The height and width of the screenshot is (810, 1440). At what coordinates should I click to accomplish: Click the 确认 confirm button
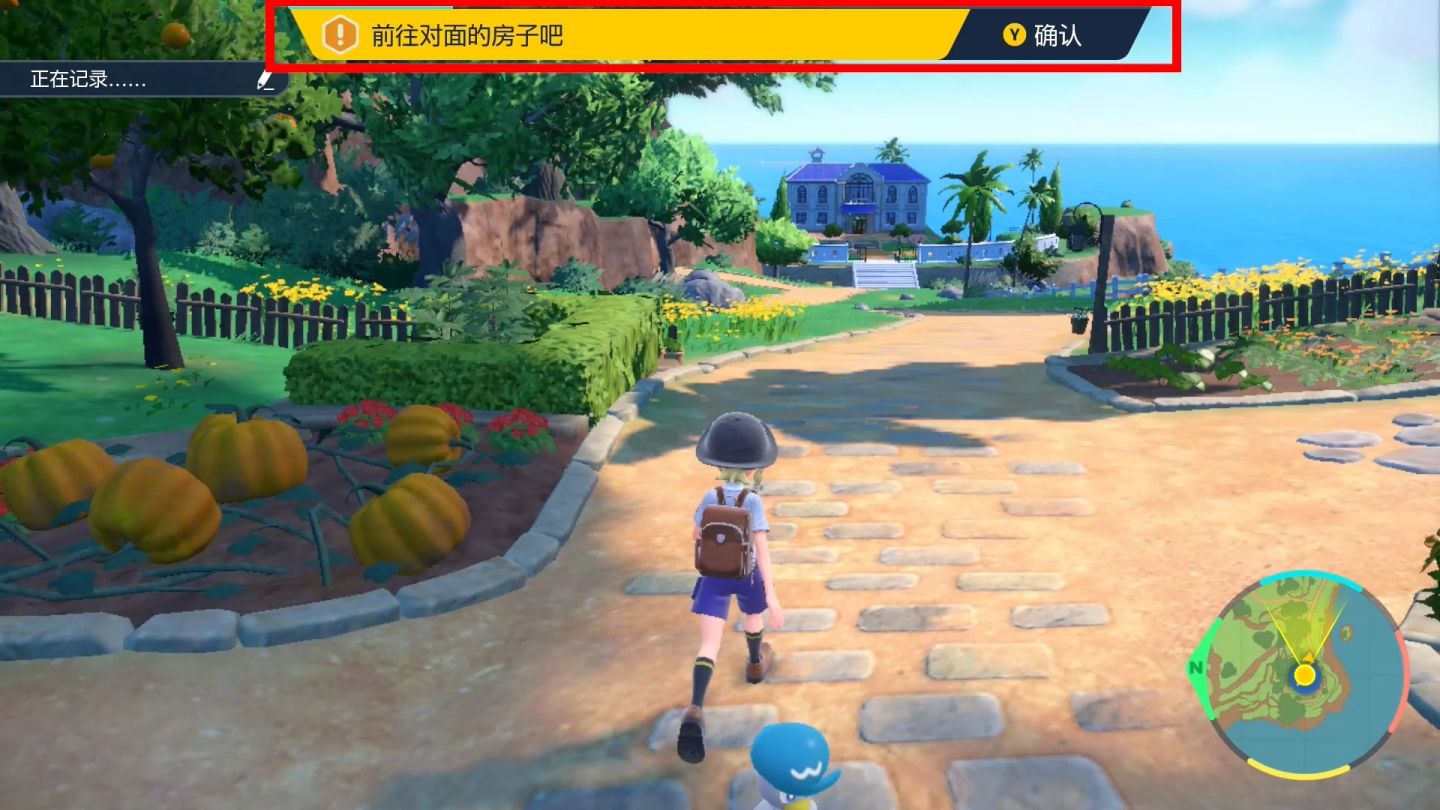[x=1045, y=36]
